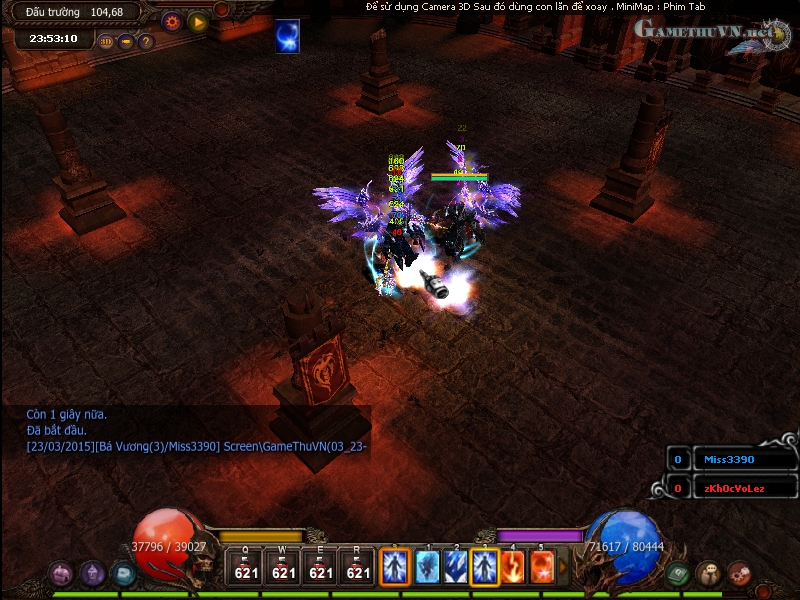The height and width of the screenshot is (600, 800).
Task: Toggle the 3D camera button
Action: [x=106, y=42]
